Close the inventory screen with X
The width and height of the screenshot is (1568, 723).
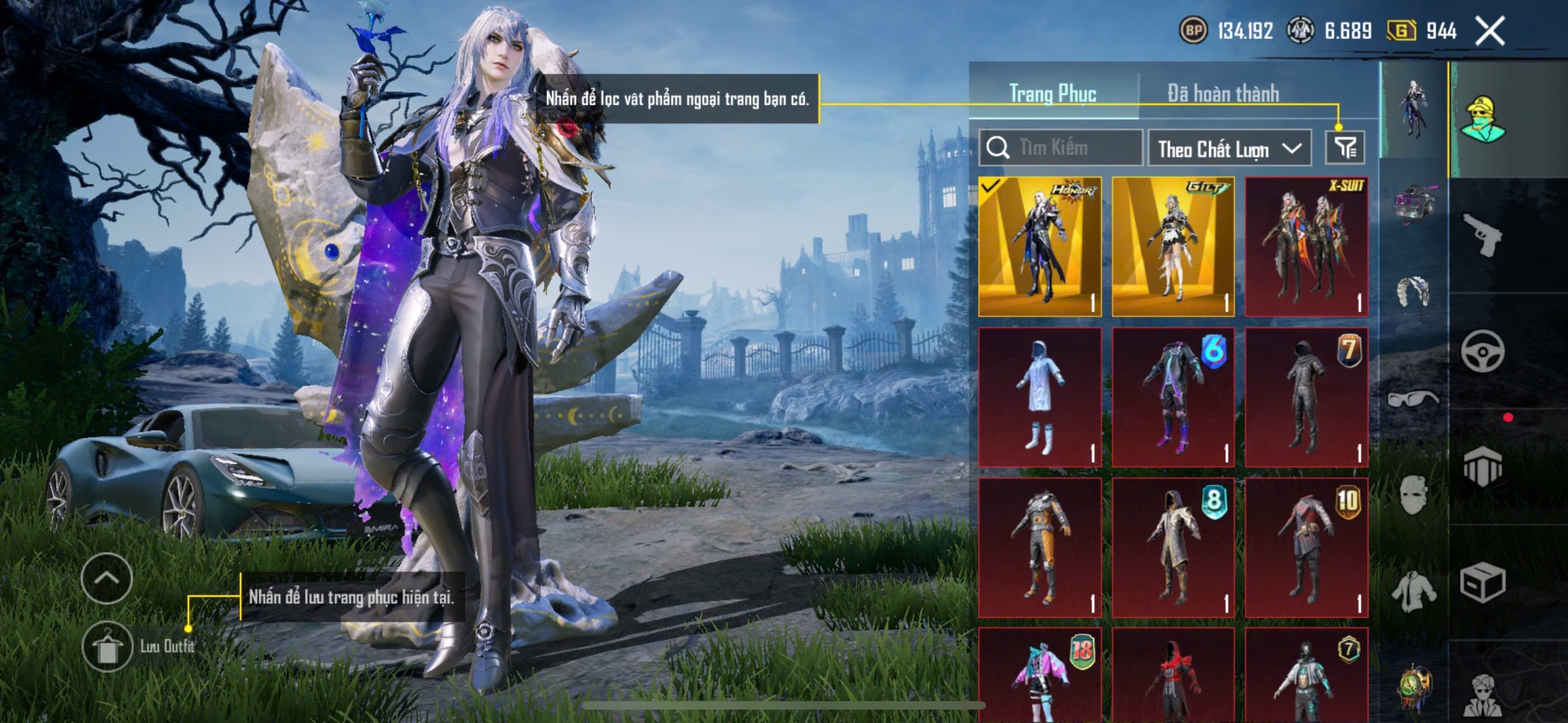click(x=1490, y=31)
